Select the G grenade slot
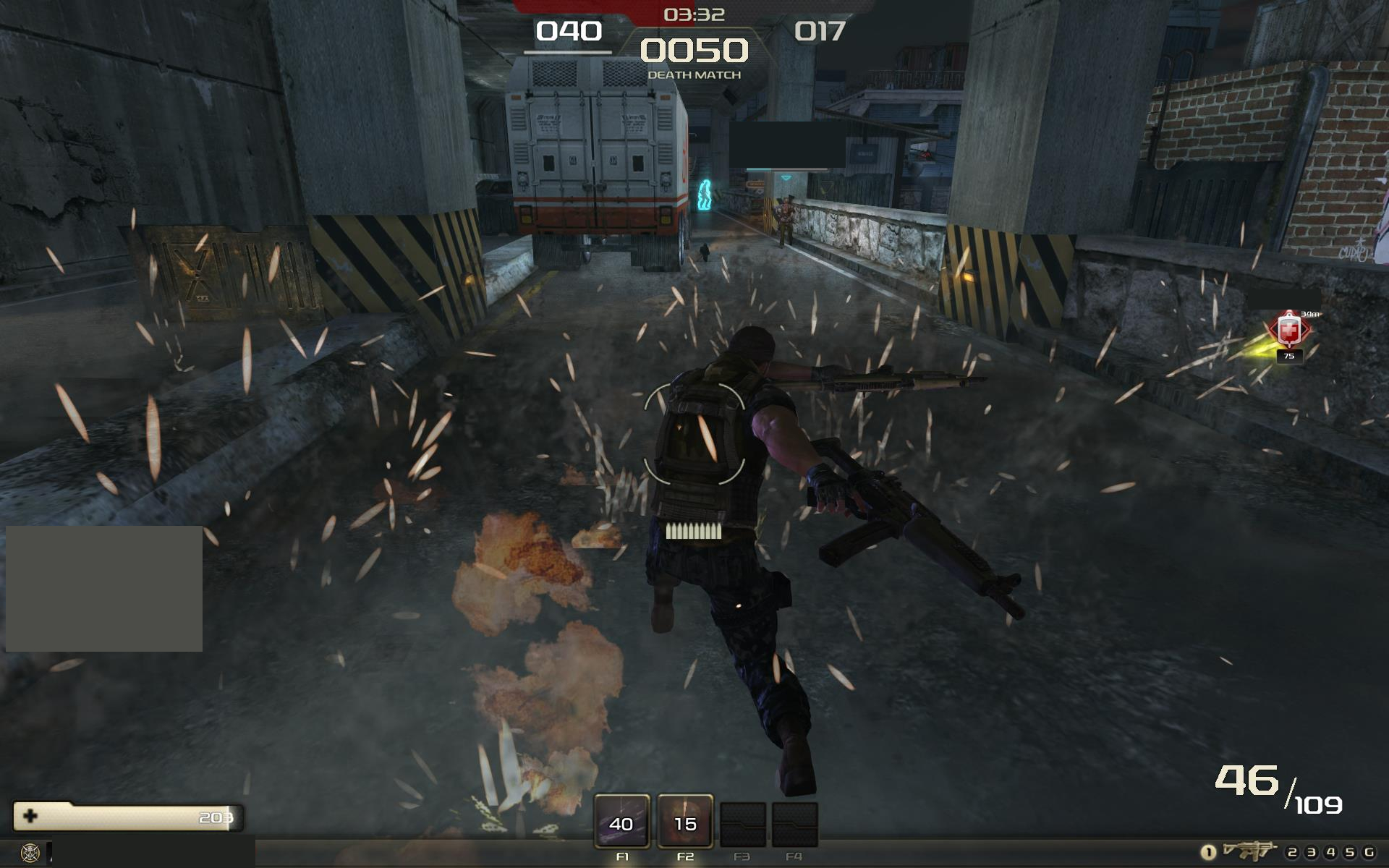Image resolution: width=1389 pixels, height=868 pixels. tap(1369, 852)
